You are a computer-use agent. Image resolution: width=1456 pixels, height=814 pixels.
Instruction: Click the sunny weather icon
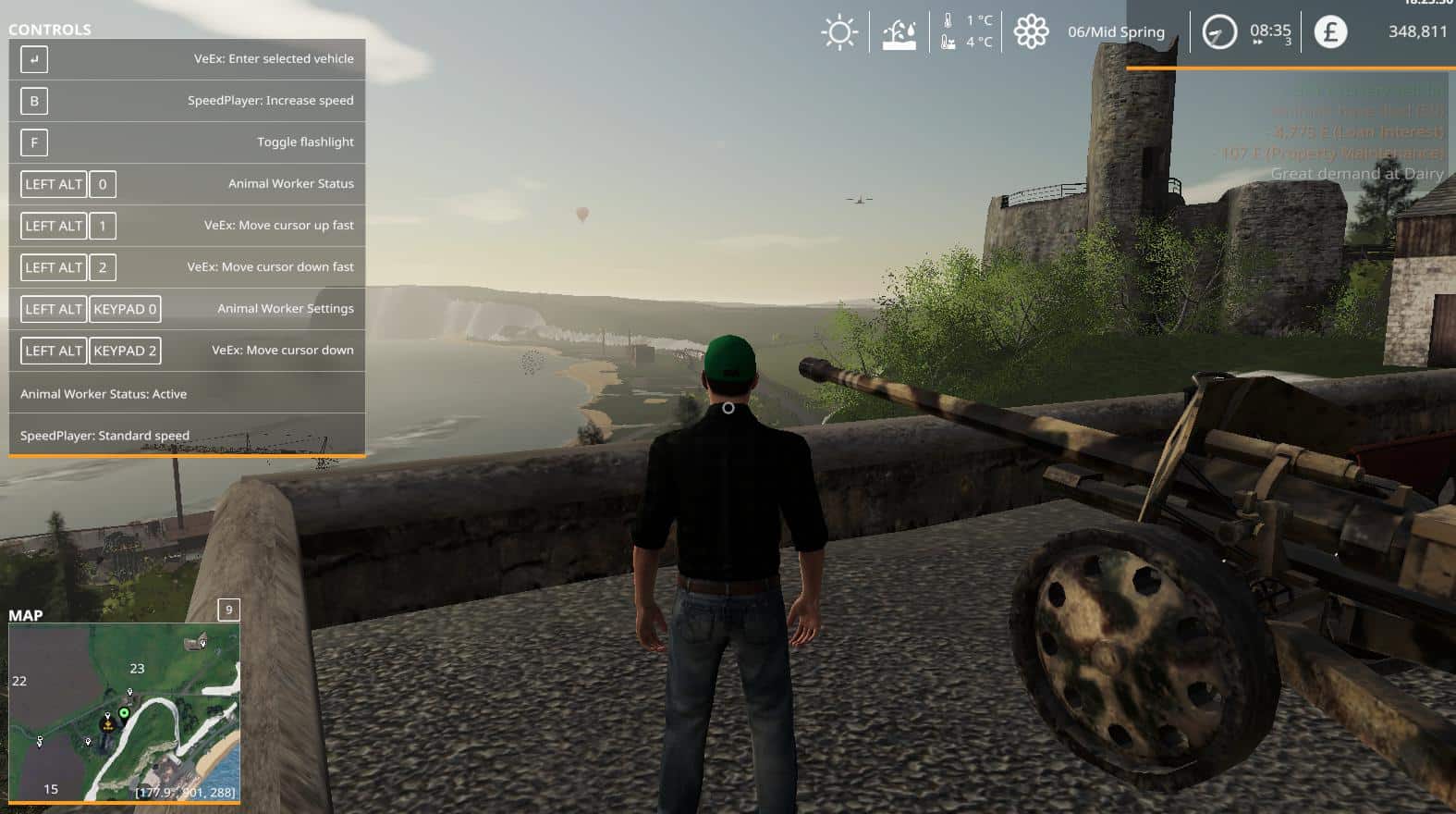pos(839,33)
